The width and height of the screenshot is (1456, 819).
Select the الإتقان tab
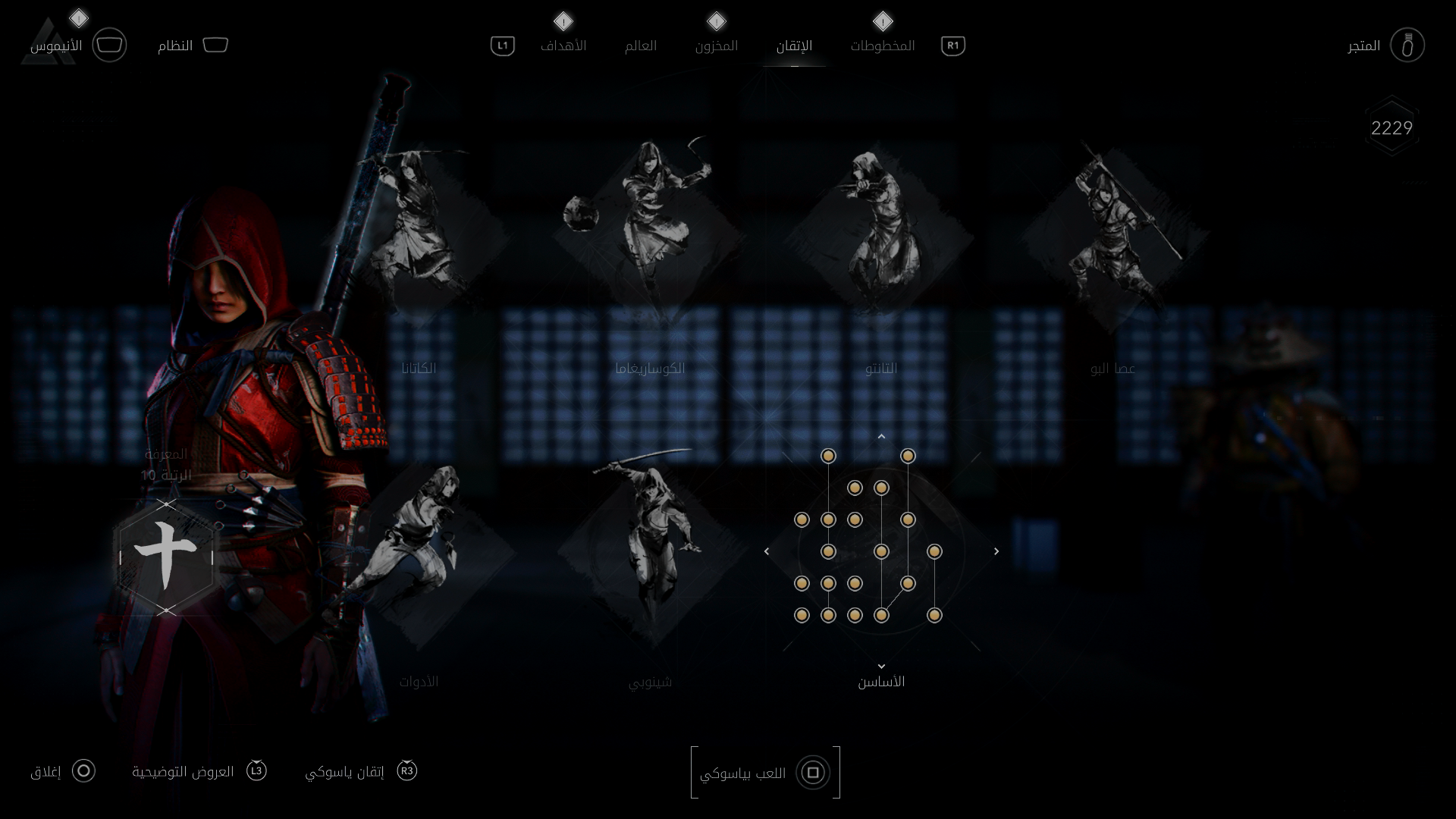click(x=794, y=46)
